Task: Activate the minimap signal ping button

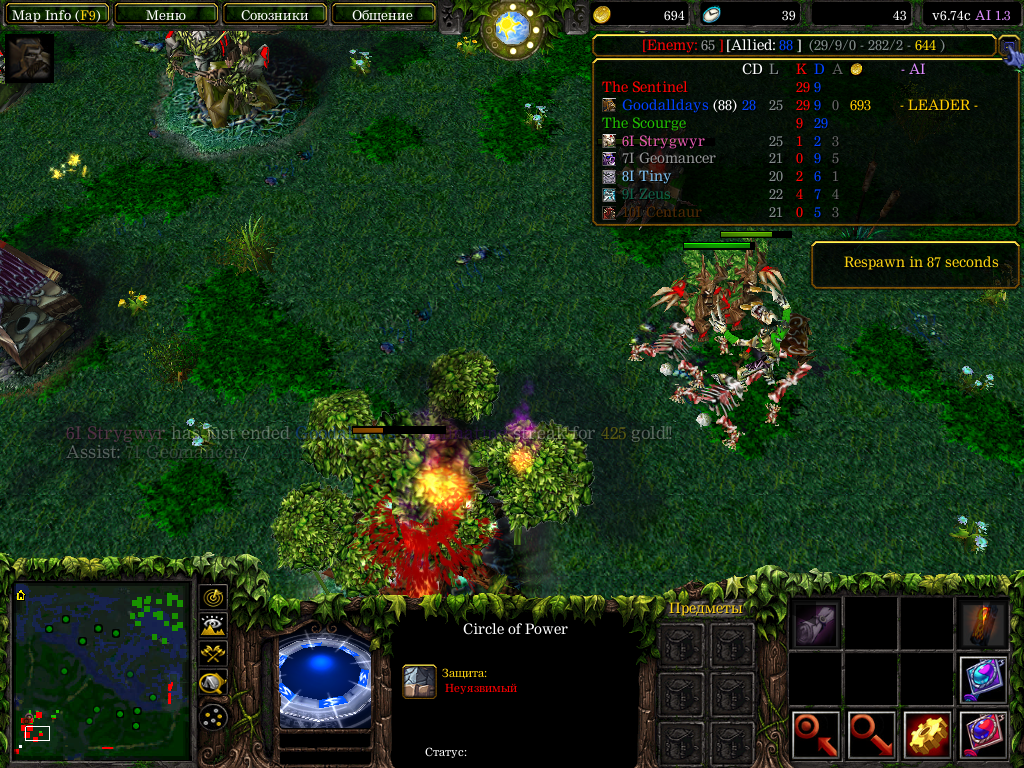Action: point(213,597)
